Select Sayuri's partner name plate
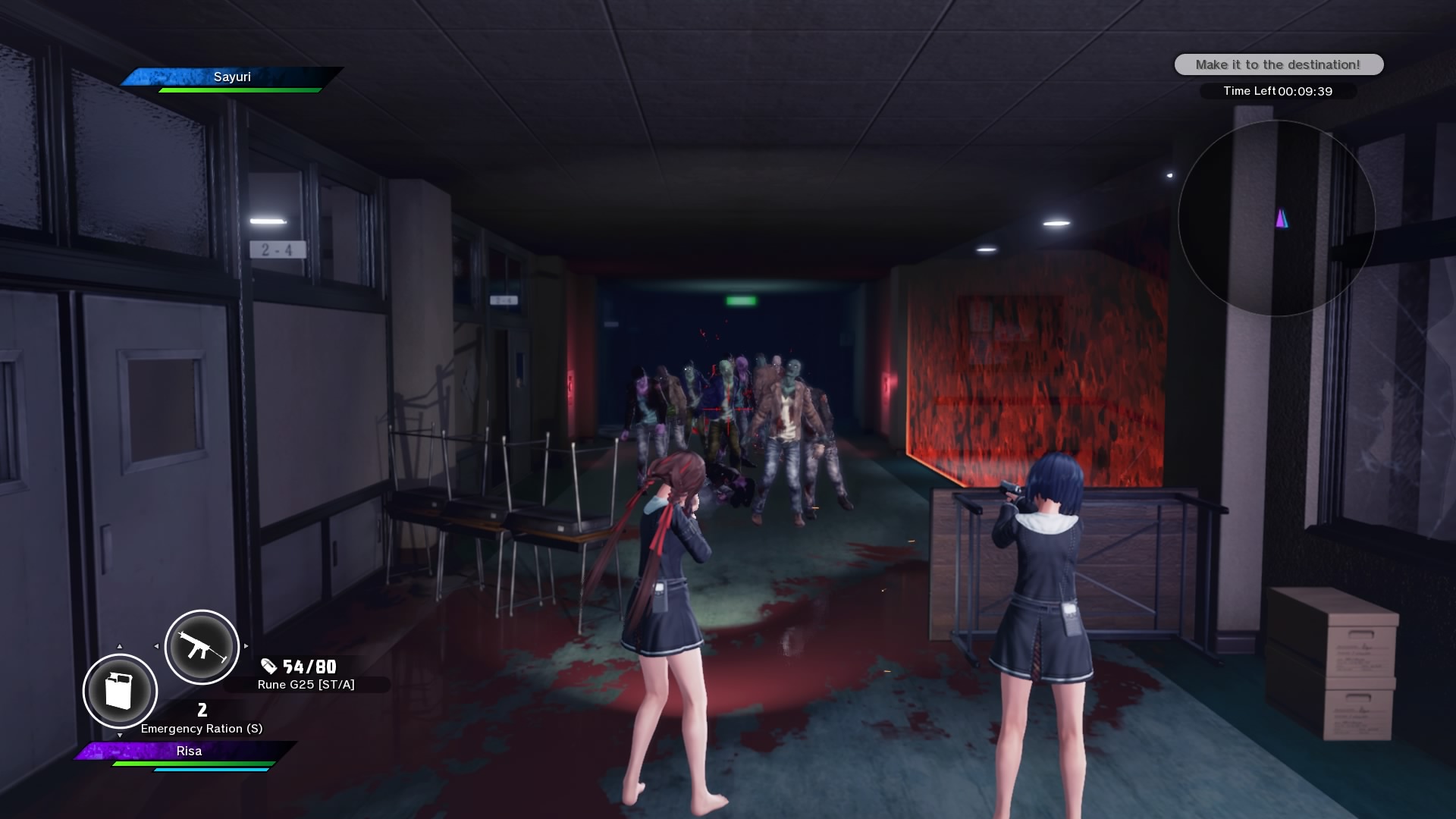 point(232,77)
